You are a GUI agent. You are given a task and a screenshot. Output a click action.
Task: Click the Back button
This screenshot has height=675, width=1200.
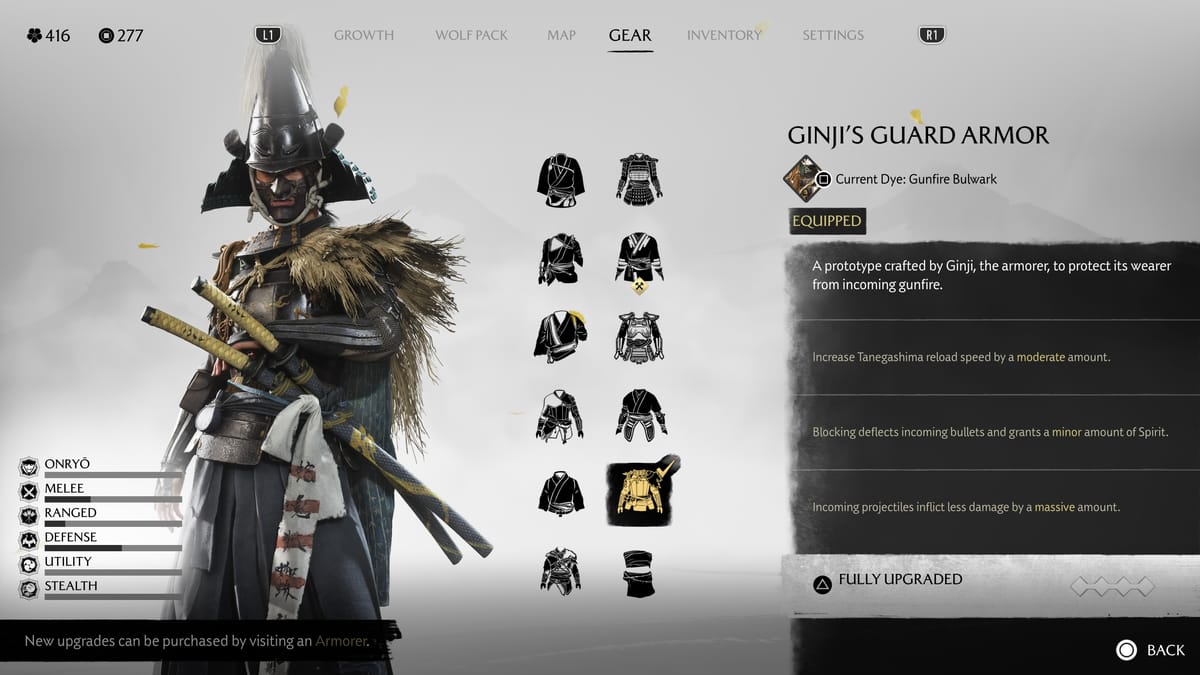pos(1150,650)
